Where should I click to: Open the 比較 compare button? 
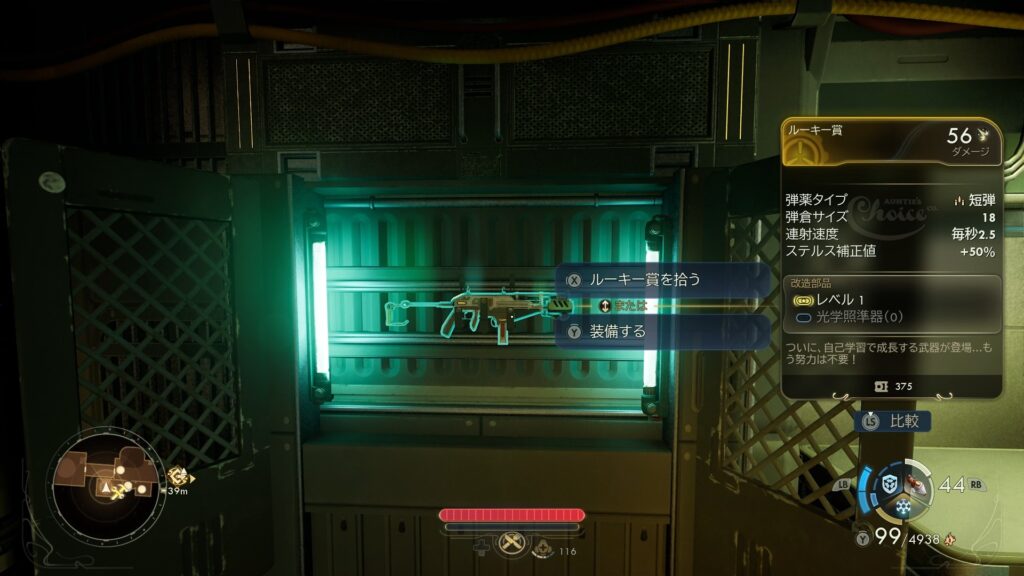tap(893, 421)
